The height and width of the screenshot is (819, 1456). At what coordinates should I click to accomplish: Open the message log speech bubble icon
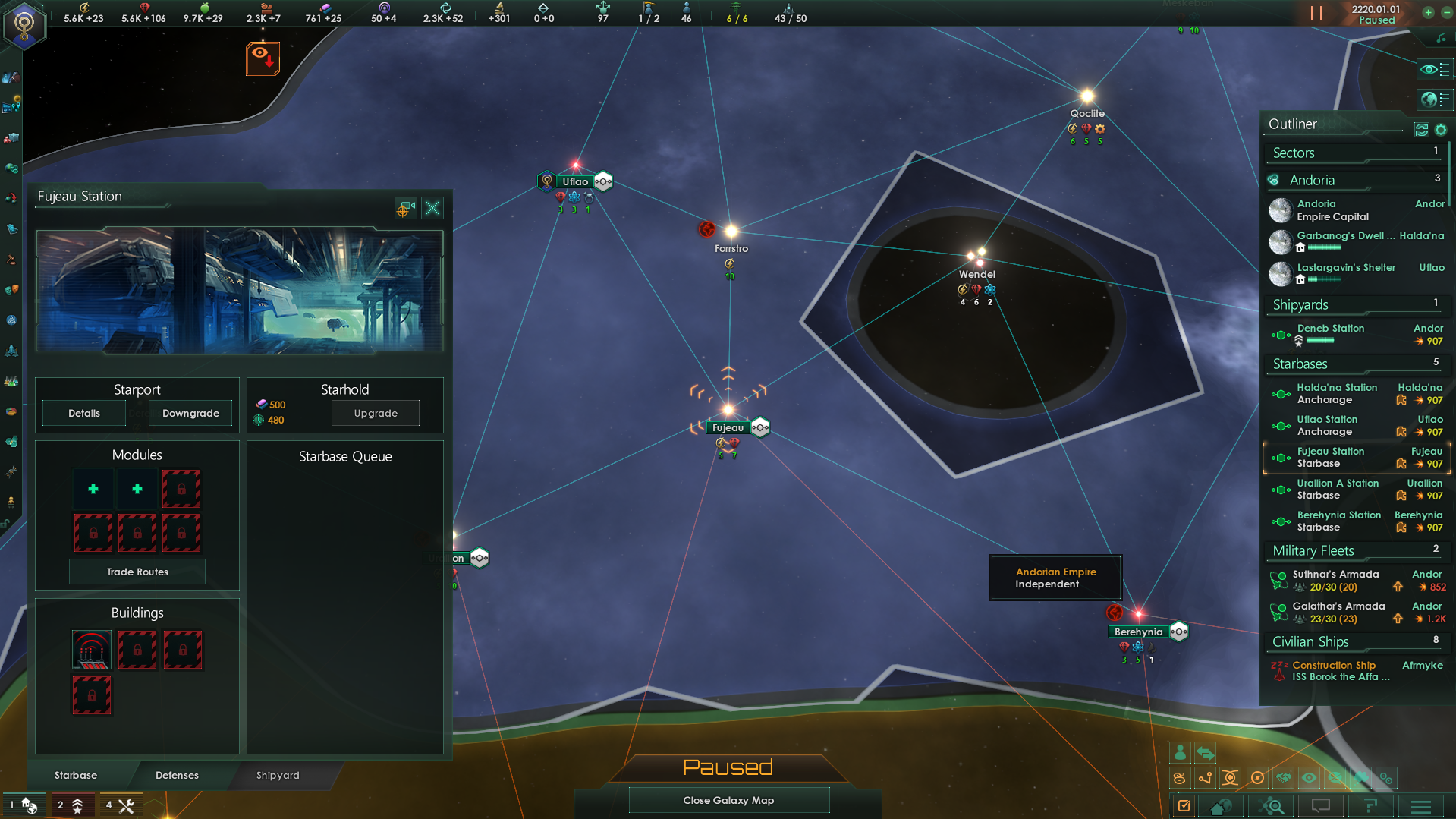[x=1322, y=806]
